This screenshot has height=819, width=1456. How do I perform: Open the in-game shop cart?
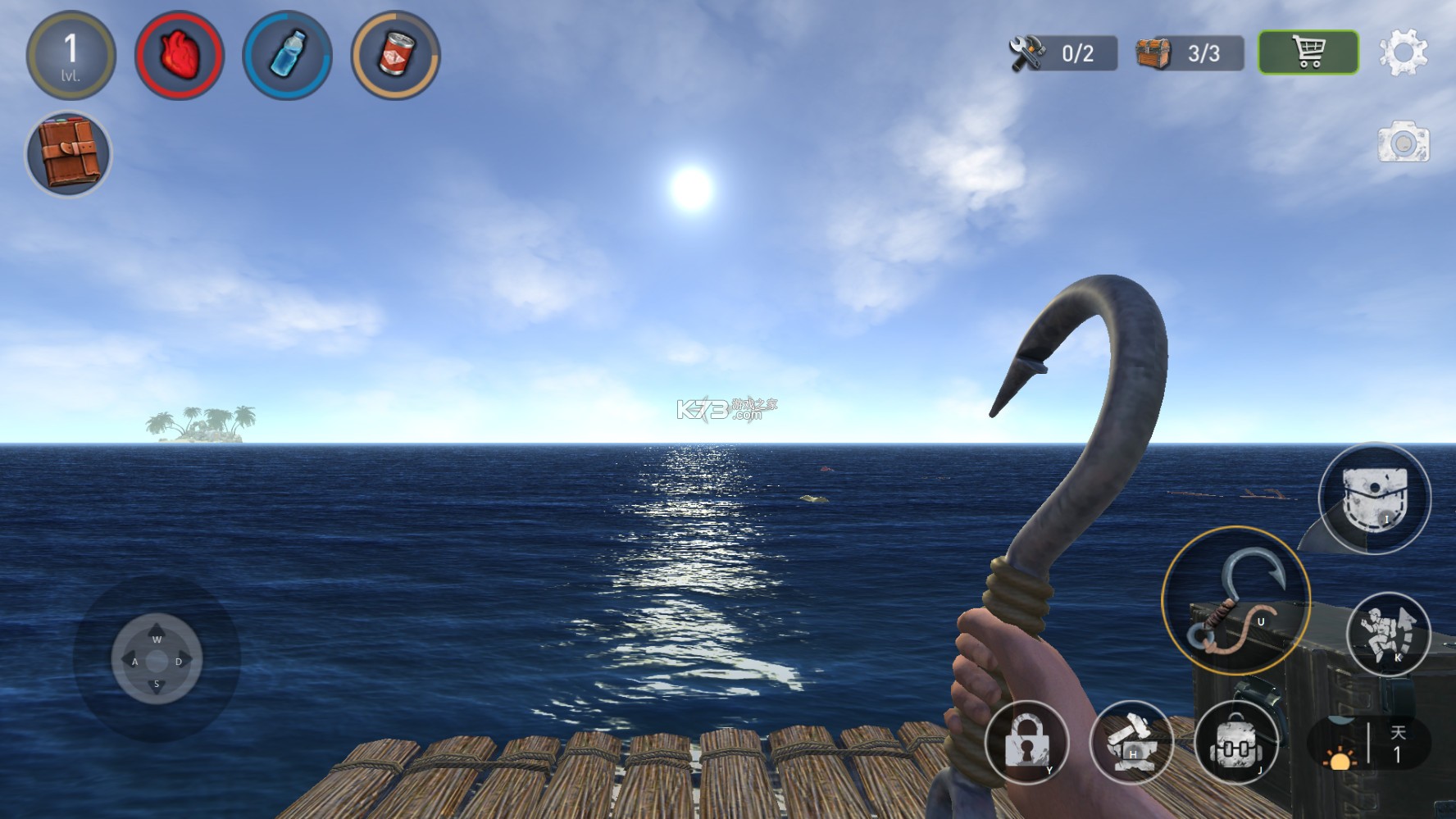[1307, 51]
